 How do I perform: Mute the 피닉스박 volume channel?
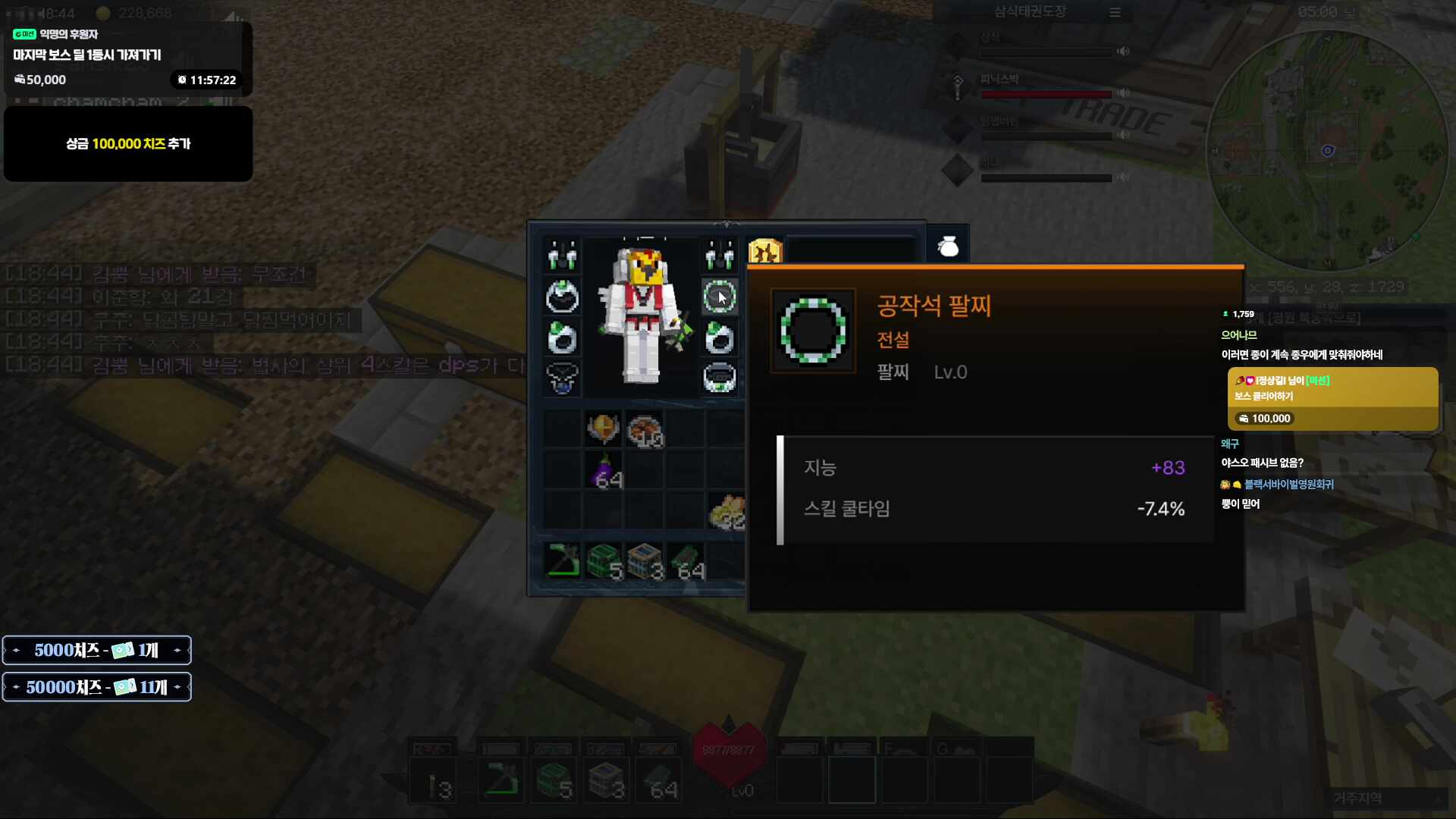click(x=1124, y=93)
